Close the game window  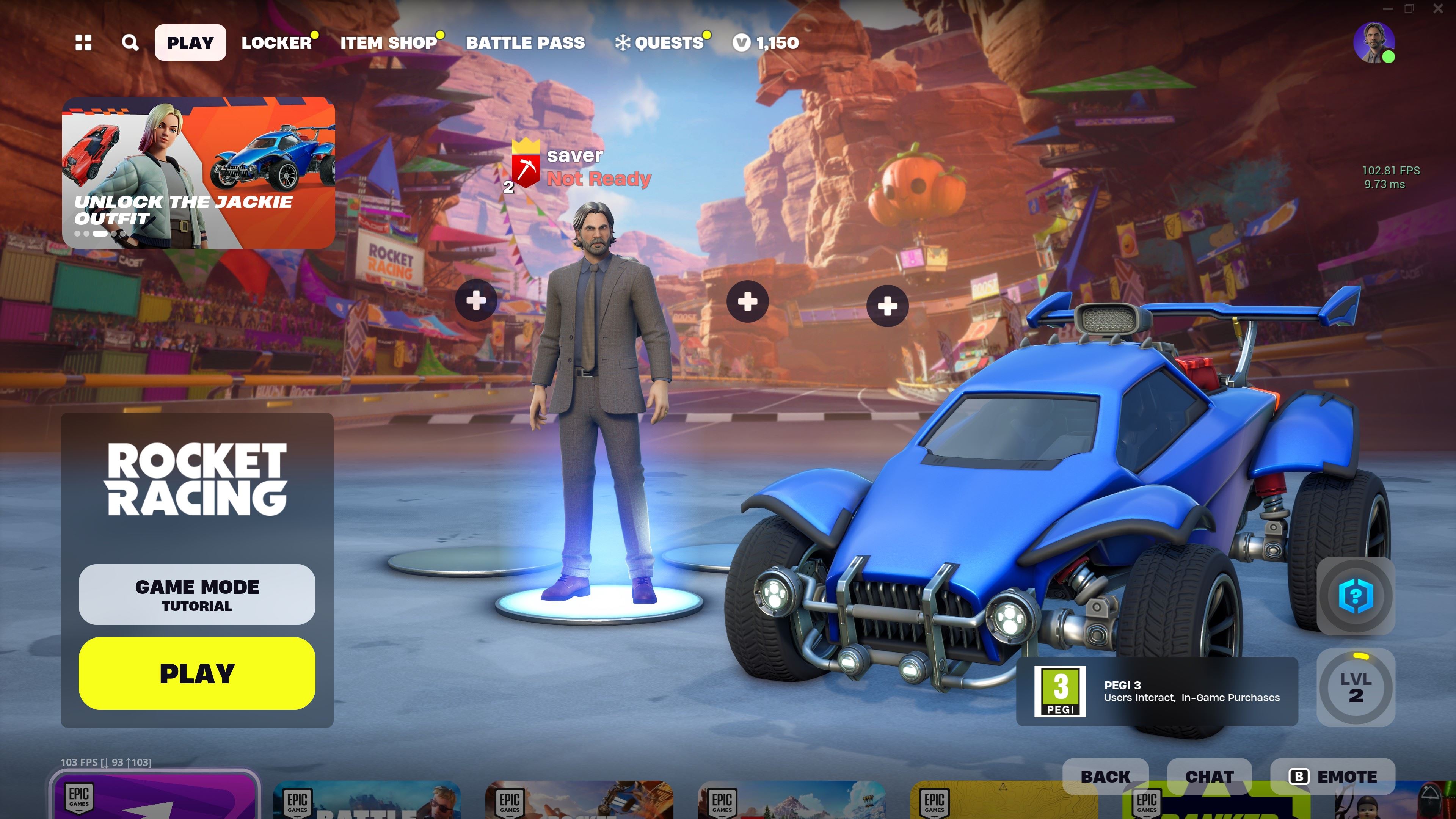pos(1438,8)
